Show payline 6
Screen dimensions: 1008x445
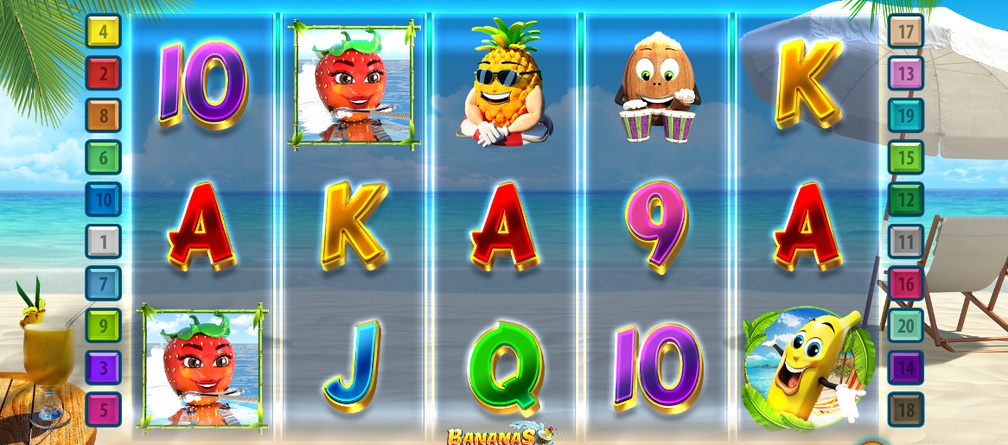[x=103, y=157]
